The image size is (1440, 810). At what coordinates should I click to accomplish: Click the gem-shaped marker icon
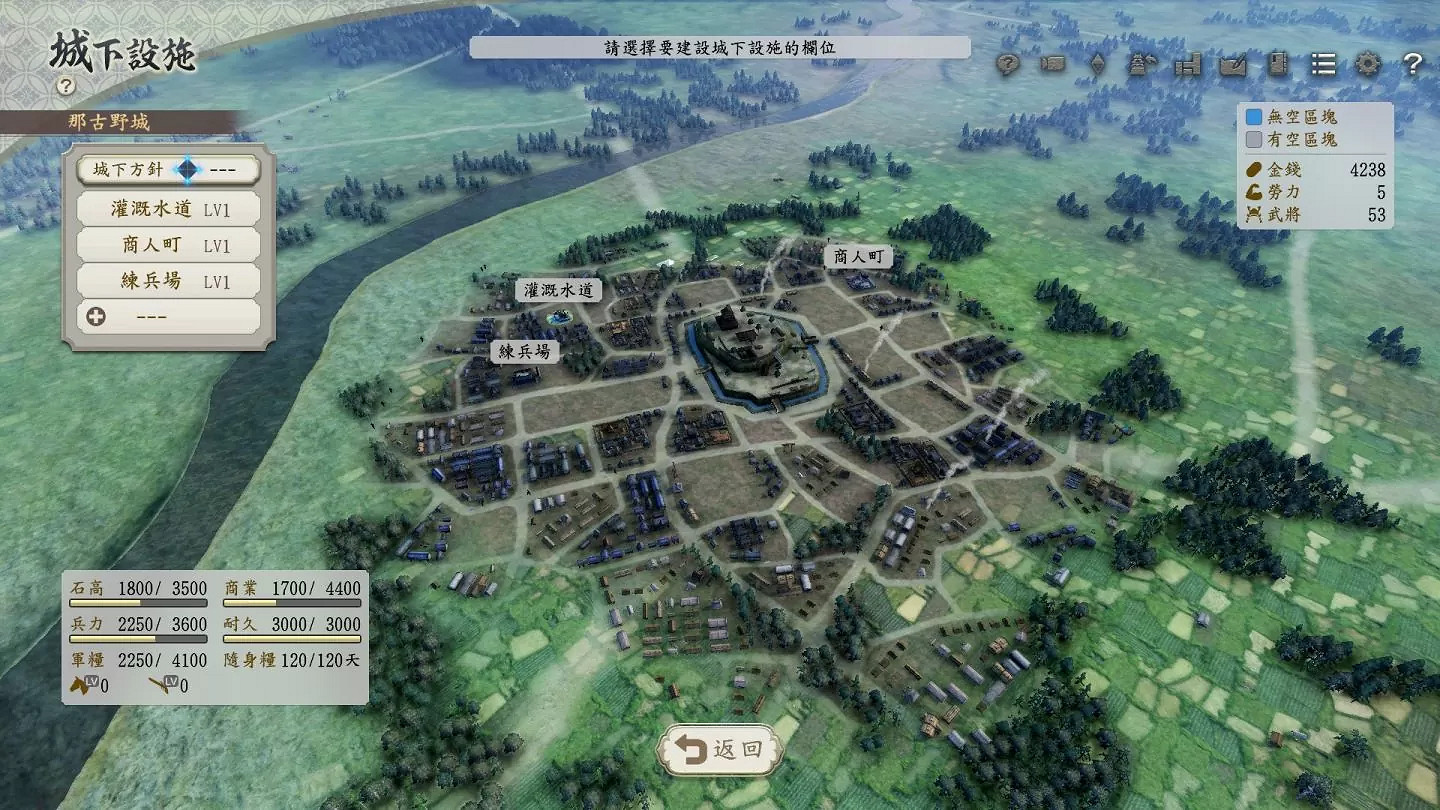[x=1098, y=65]
